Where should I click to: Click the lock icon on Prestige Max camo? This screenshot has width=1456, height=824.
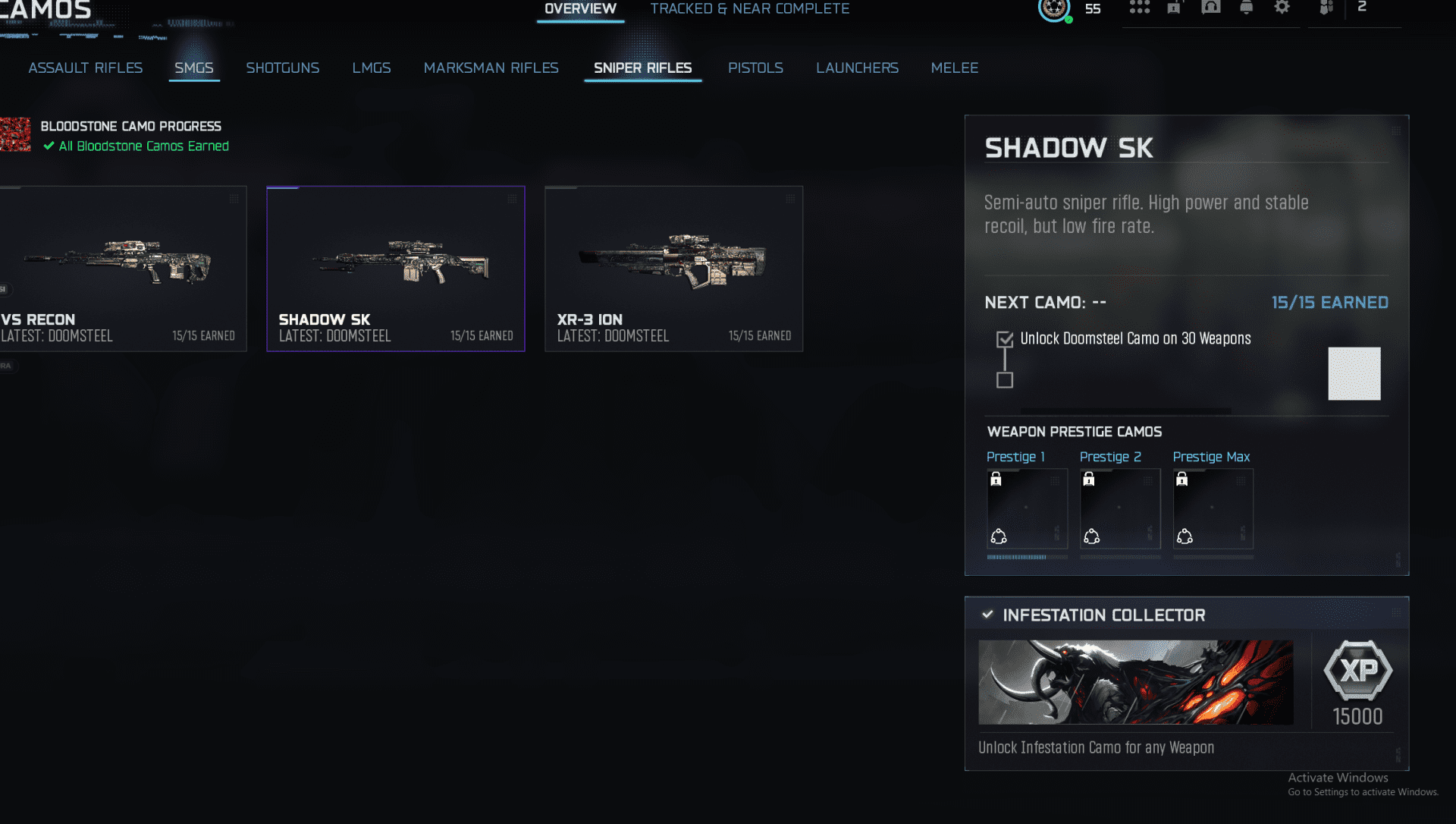tap(1182, 478)
